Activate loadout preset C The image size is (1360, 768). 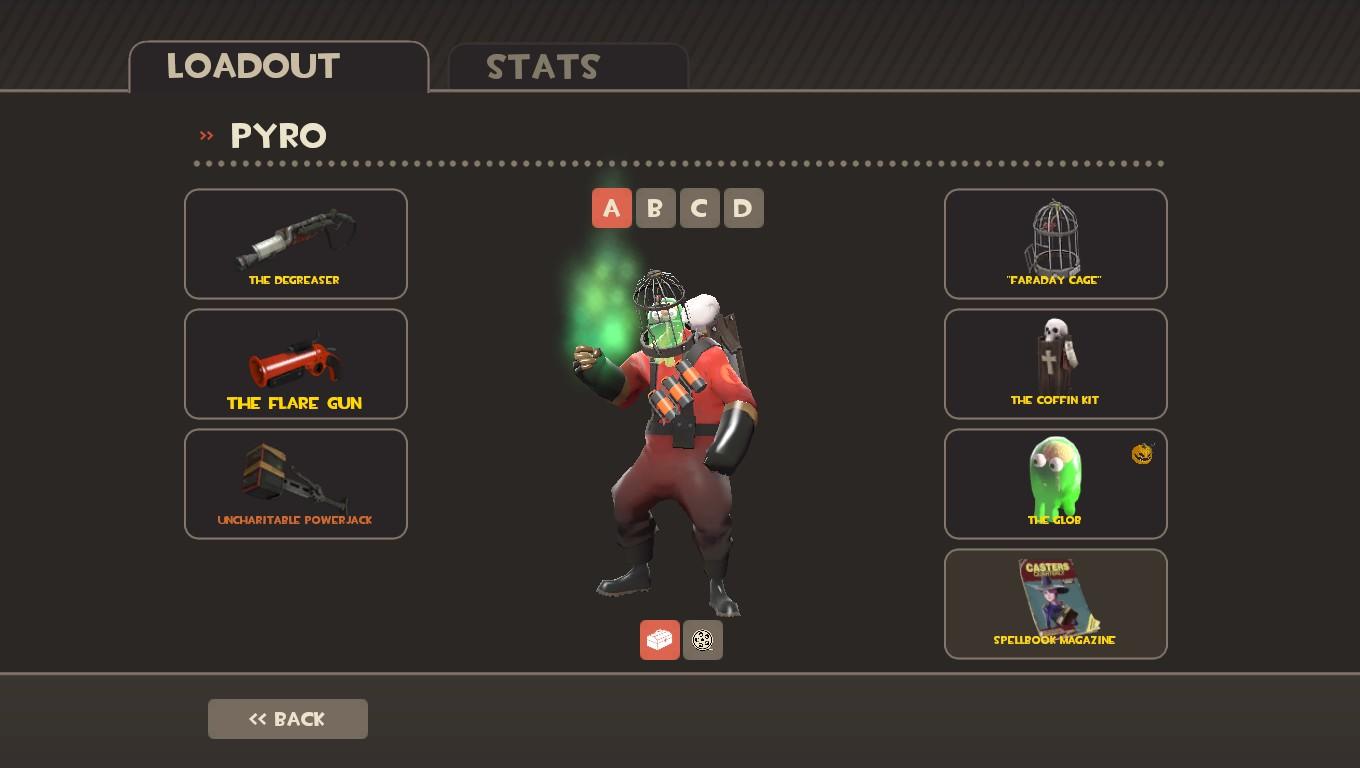tap(700, 208)
